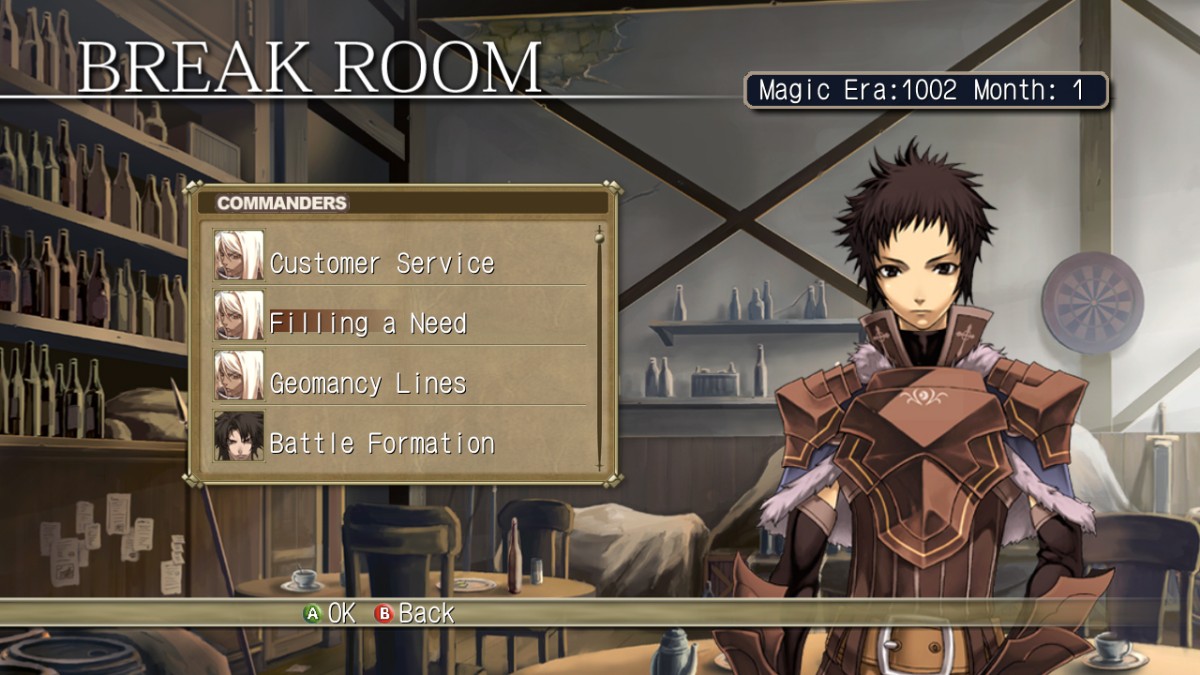Pick the Battle Formation topic
This screenshot has height=675, width=1200.
382,443
